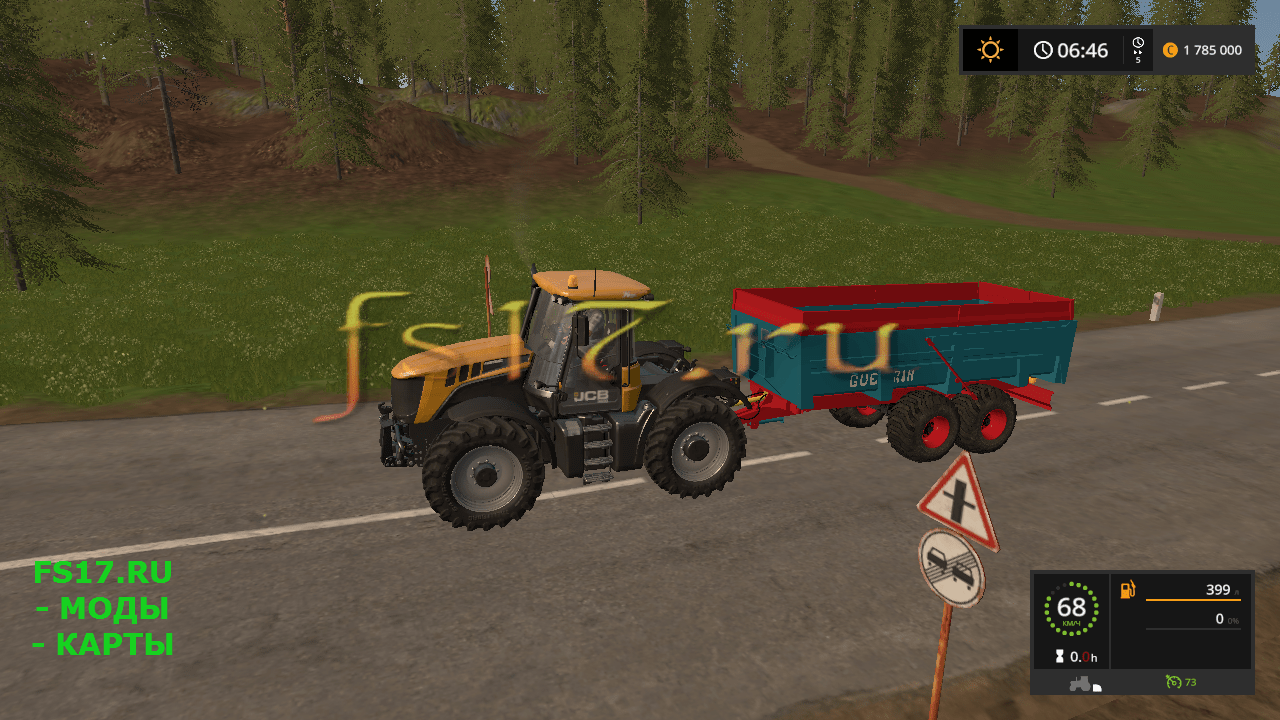The height and width of the screenshot is (720, 1280).
Task: Click the clock icon beside 06:46
Action: pyautogui.click(x=1043, y=49)
